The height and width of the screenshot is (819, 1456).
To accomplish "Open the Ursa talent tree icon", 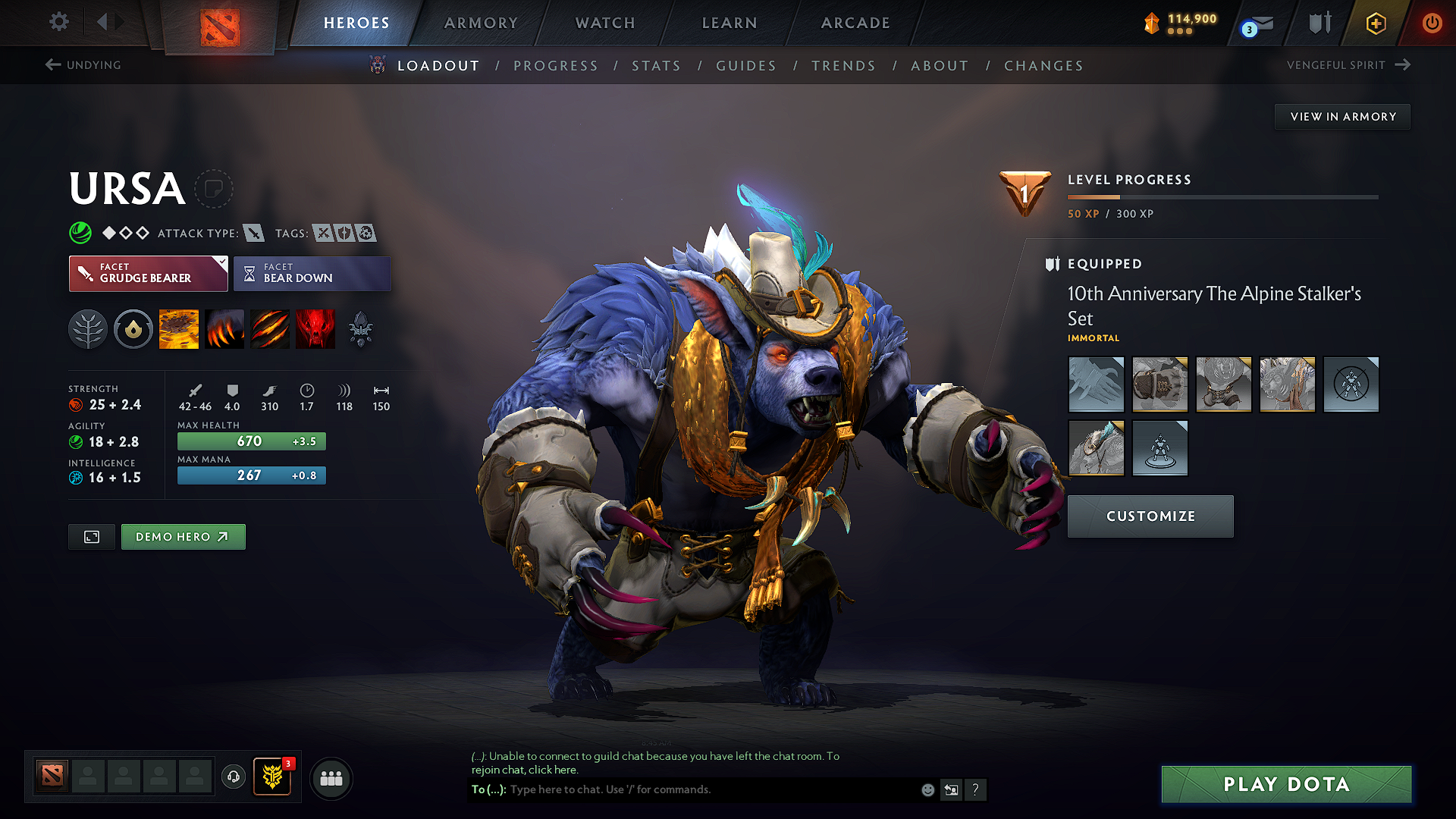I will click(88, 328).
